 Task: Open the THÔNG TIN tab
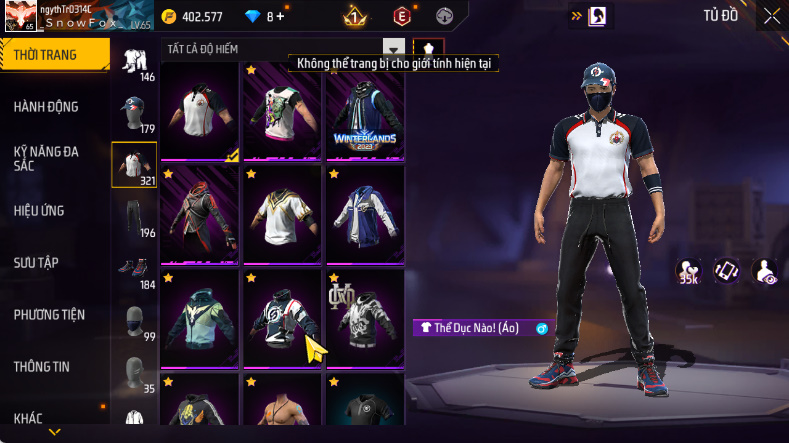coord(42,366)
